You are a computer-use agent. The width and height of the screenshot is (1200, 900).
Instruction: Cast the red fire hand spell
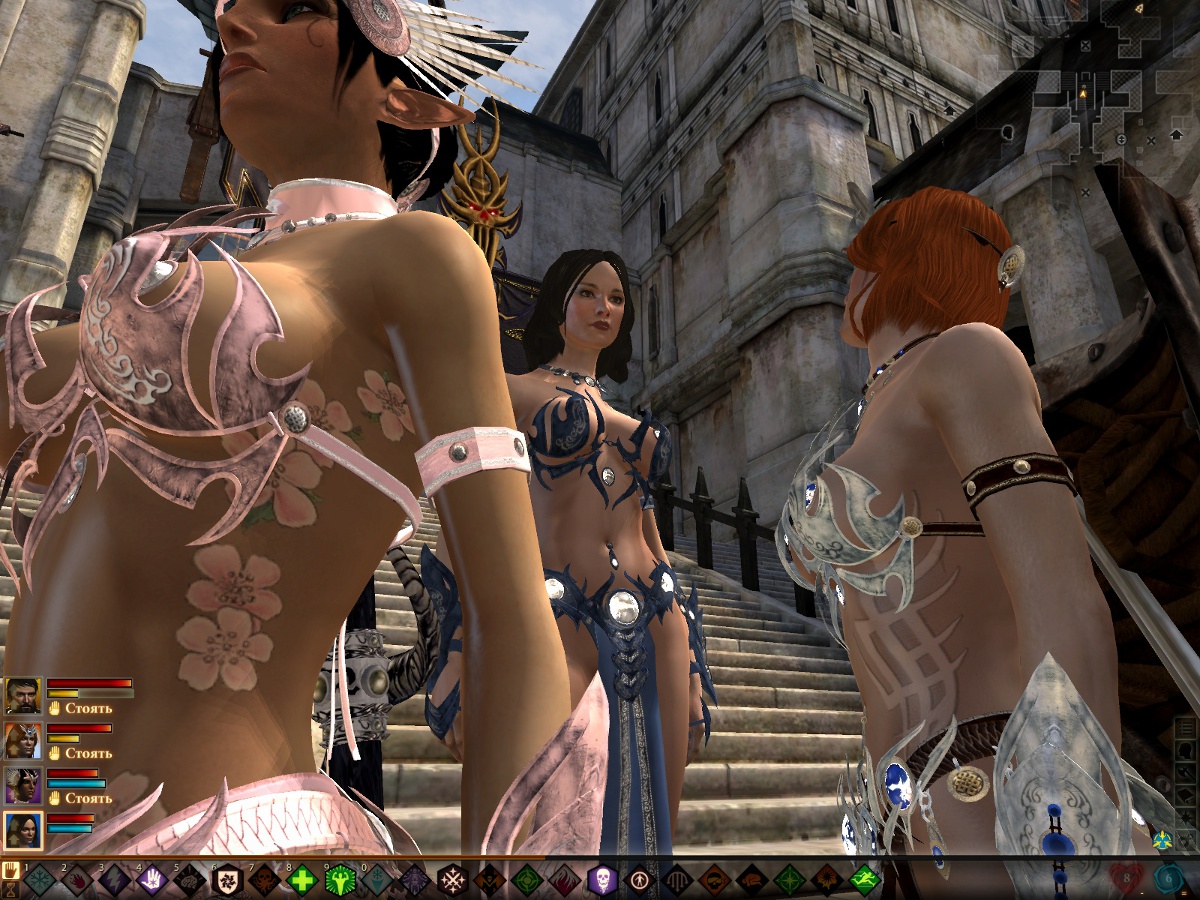(x=77, y=880)
